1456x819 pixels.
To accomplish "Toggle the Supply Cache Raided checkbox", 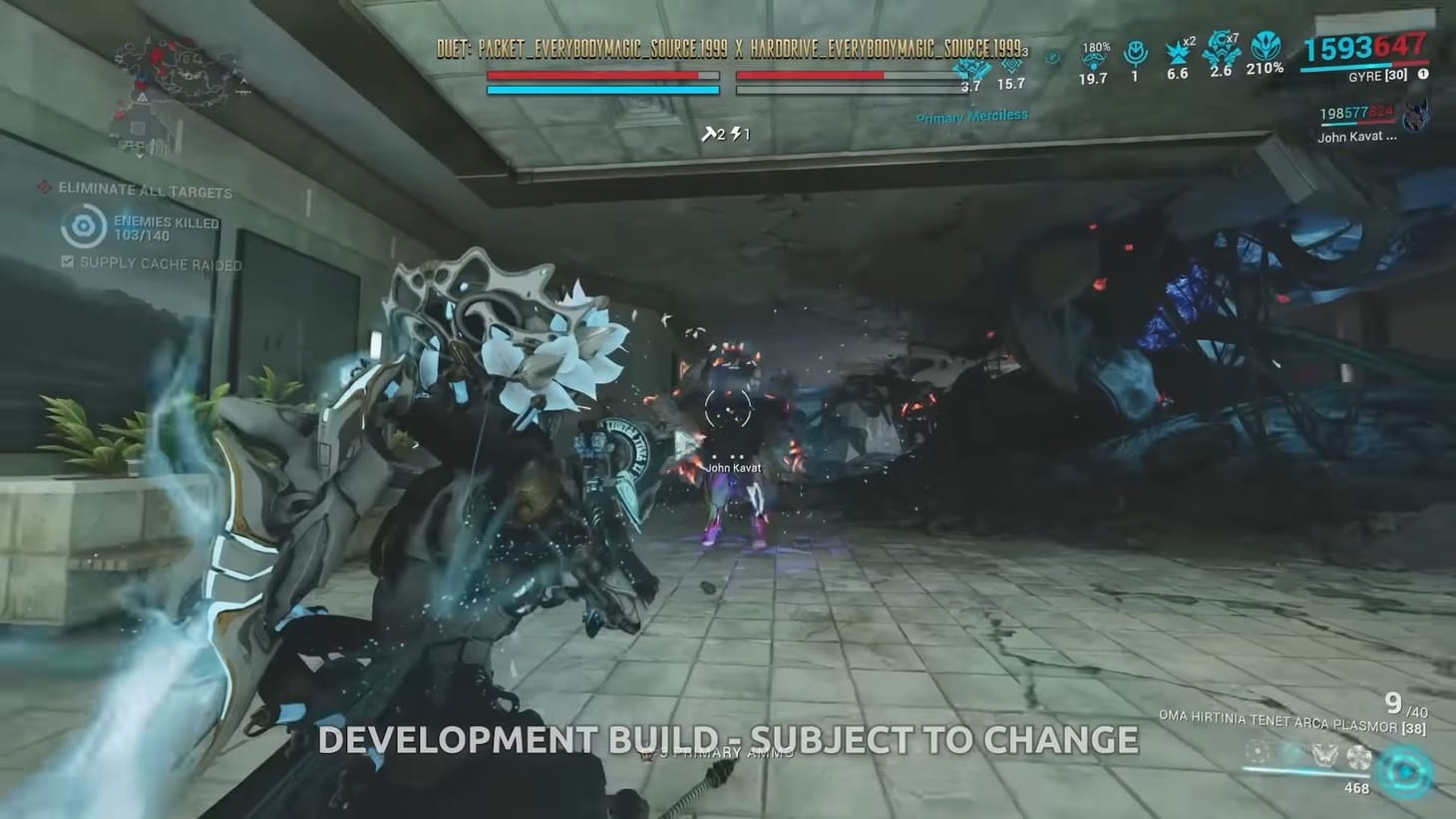I will 66,263.
